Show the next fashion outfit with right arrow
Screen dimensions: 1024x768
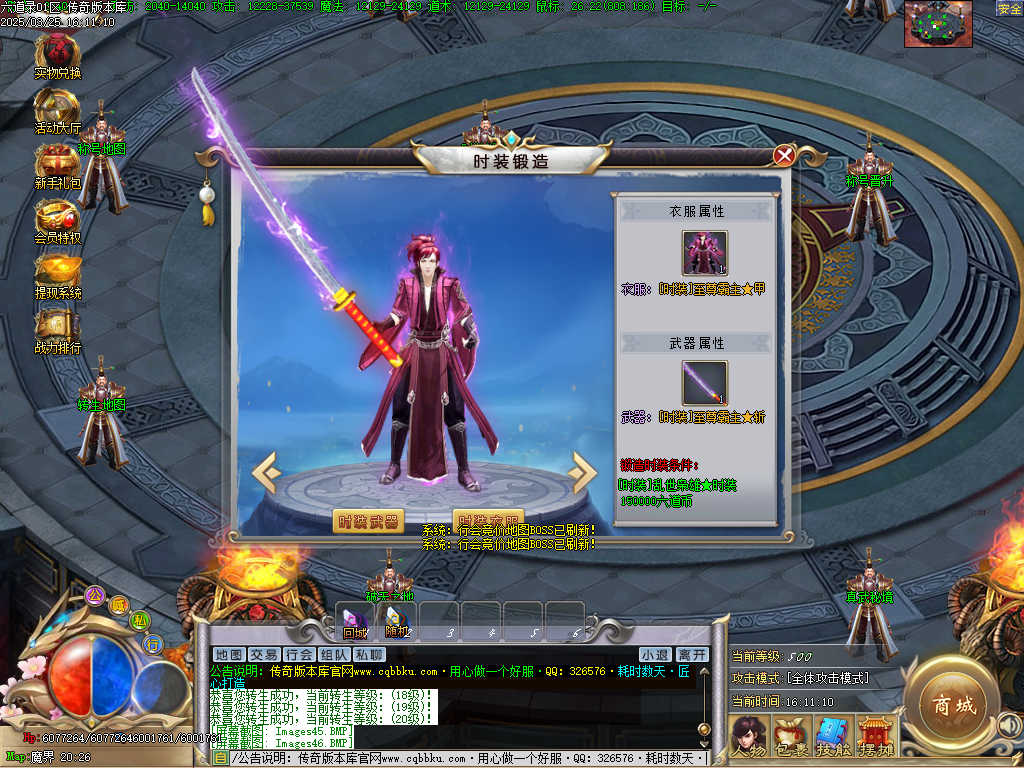(582, 473)
